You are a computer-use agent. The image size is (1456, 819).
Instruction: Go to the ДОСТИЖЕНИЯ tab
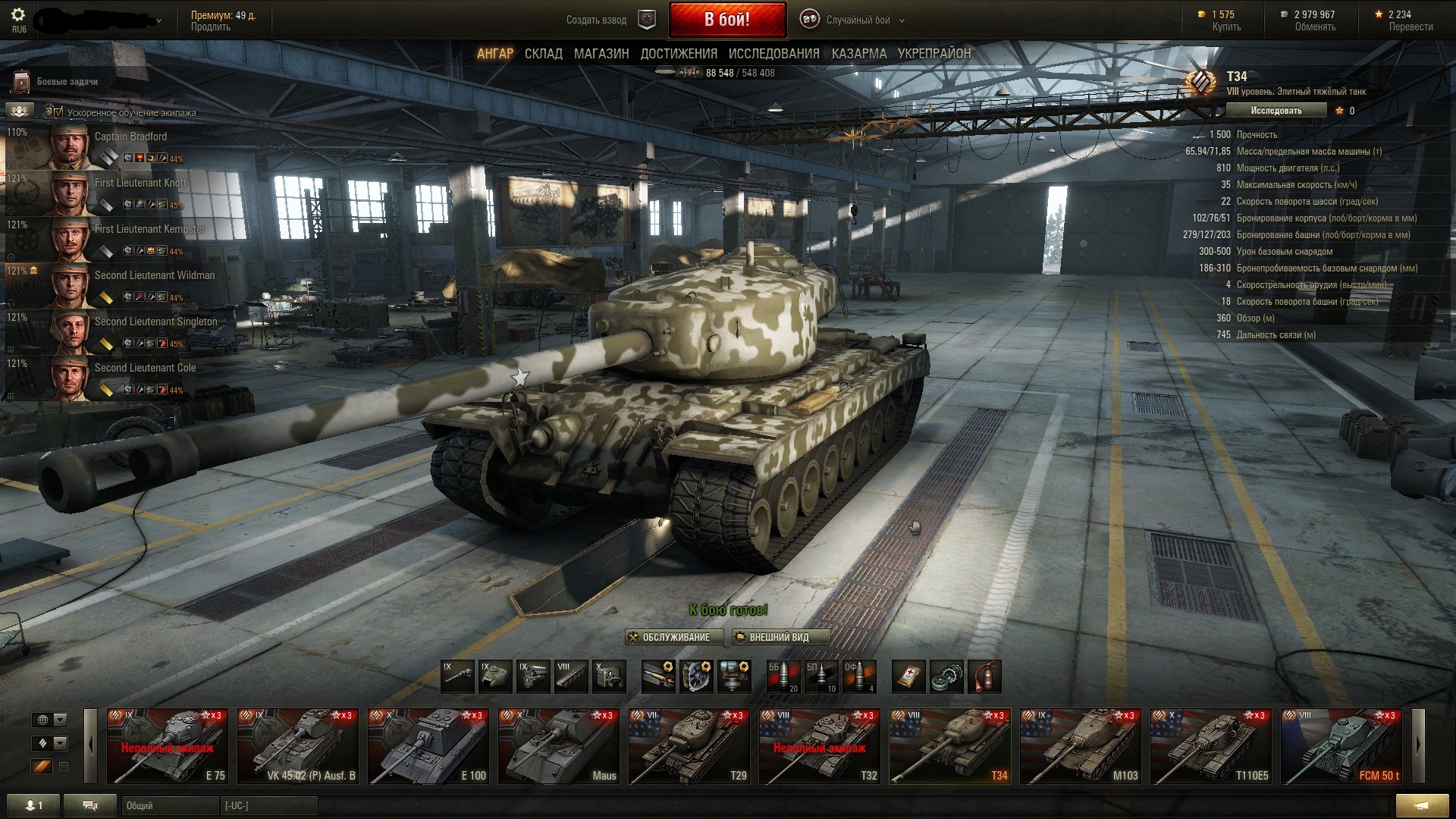click(679, 54)
